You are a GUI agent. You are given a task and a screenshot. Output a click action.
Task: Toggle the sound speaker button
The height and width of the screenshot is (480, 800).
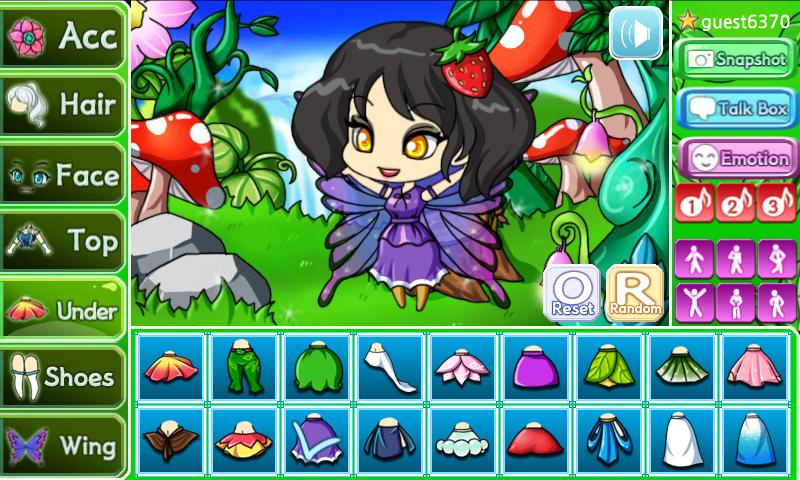point(636,33)
